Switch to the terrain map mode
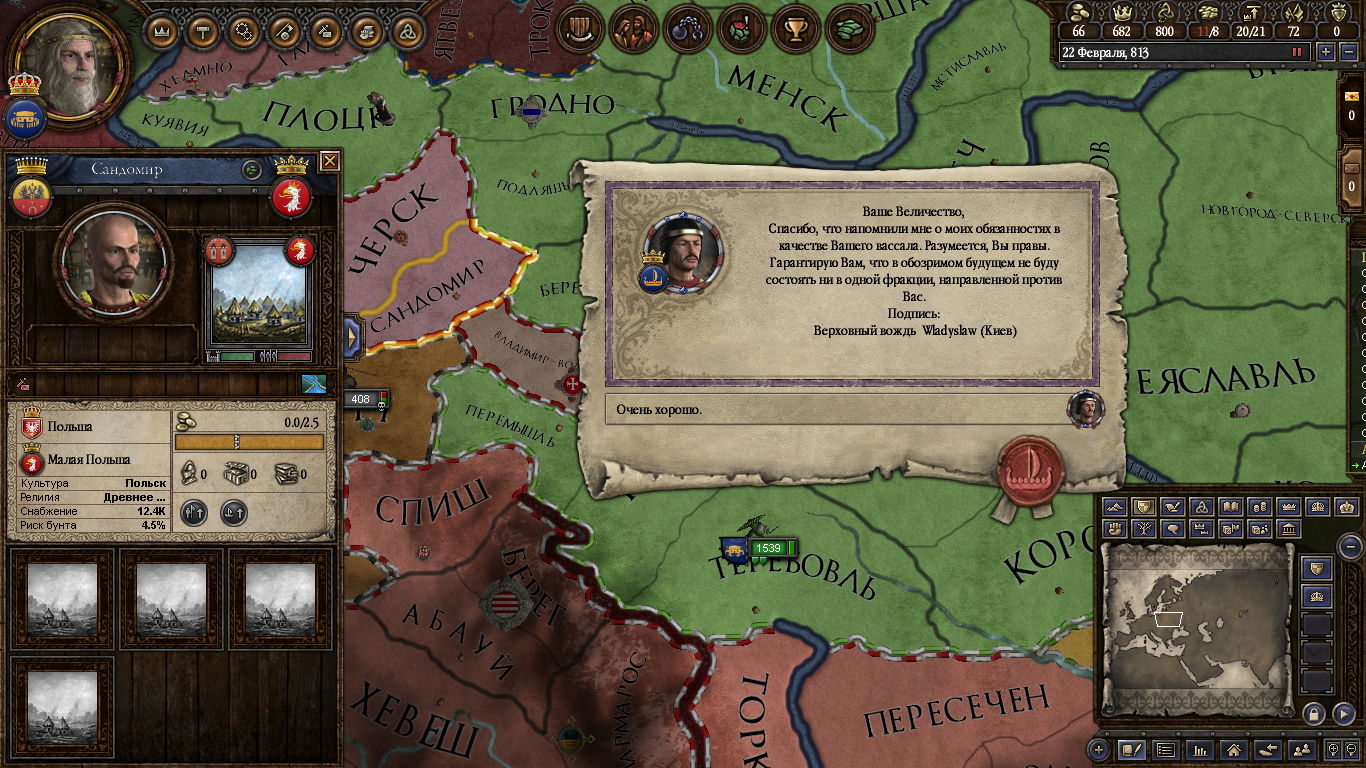The image size is (1366, 768). point(1116,507)
